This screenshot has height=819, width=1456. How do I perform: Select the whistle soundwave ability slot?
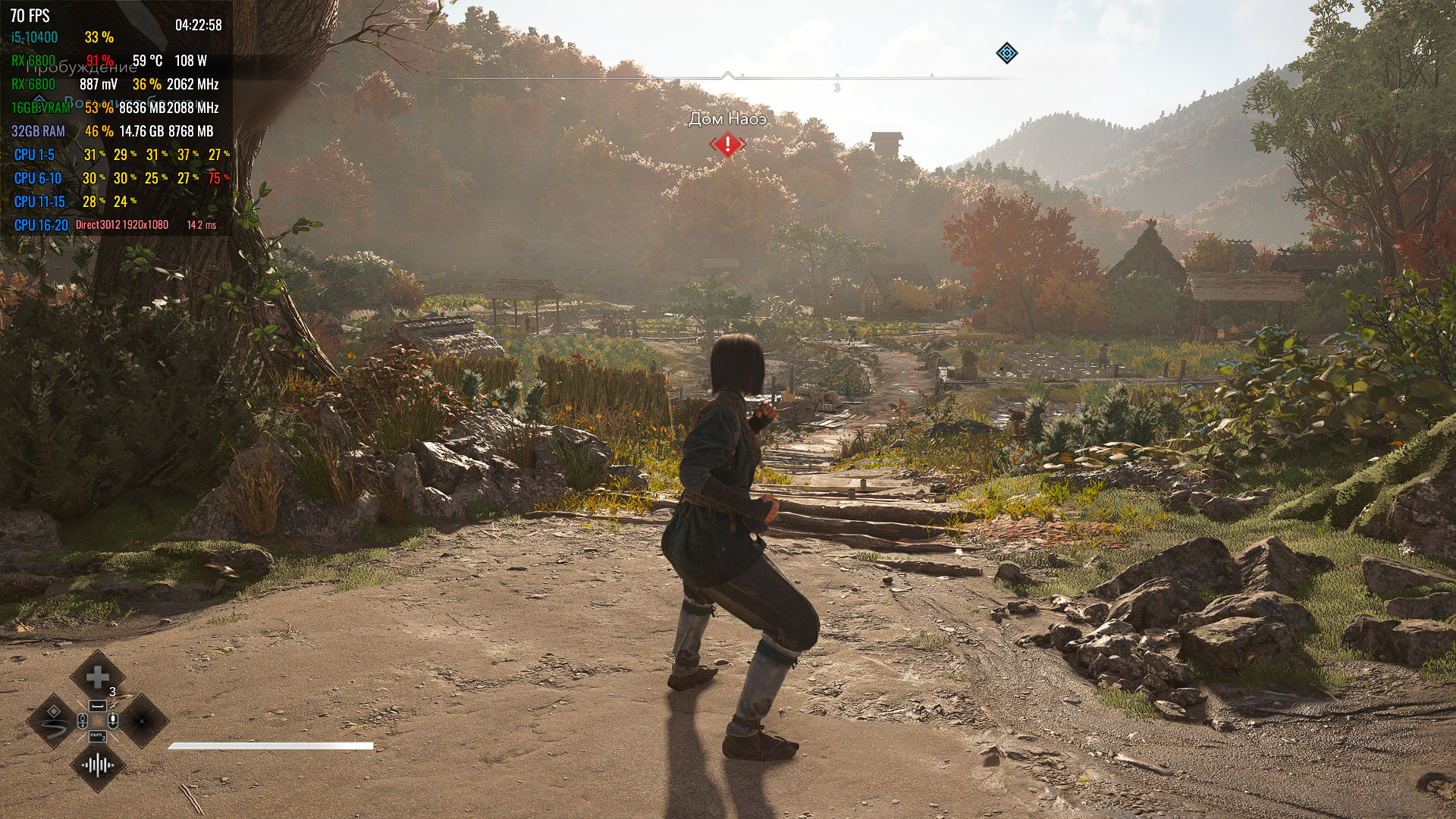click(98, 764)
